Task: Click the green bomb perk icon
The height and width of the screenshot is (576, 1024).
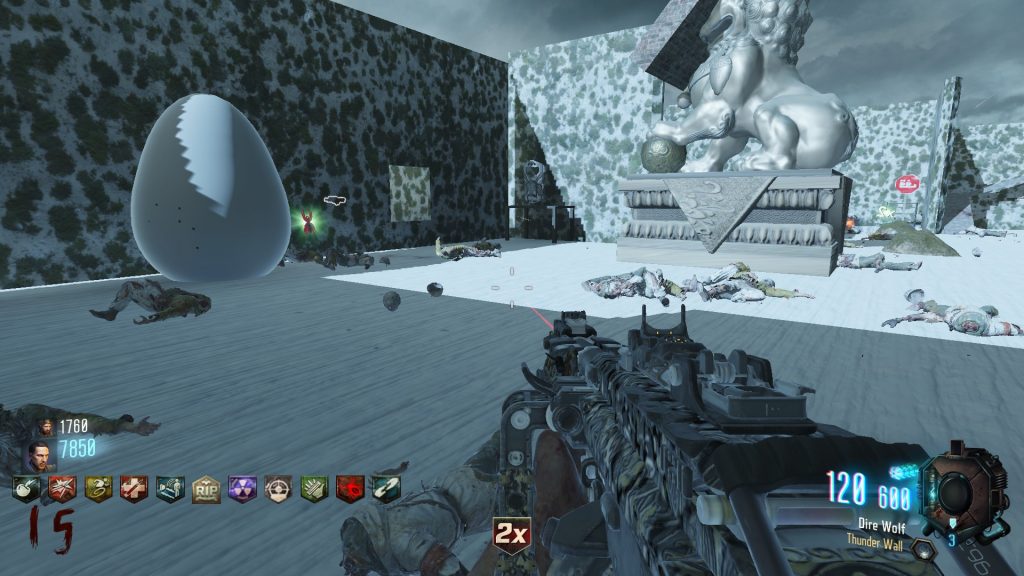Action: 26,489
